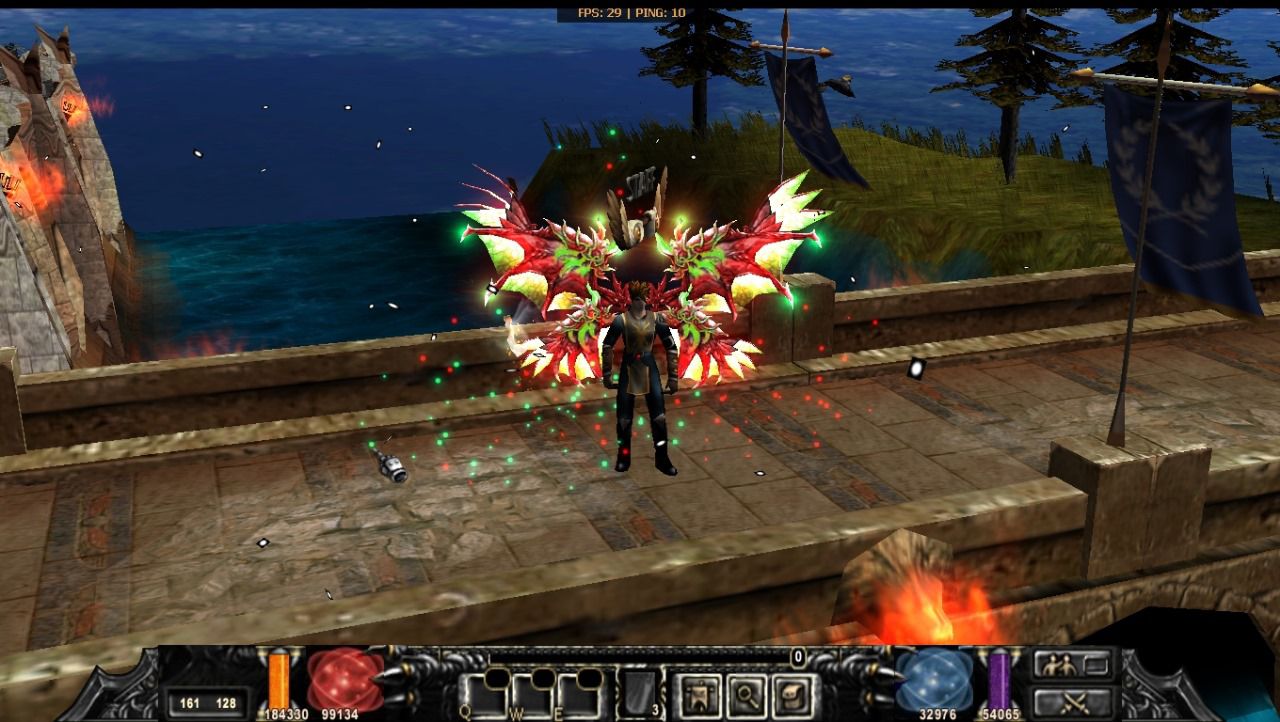Open the party button with two figures
1280x722 pixels.
point(1073,664)
